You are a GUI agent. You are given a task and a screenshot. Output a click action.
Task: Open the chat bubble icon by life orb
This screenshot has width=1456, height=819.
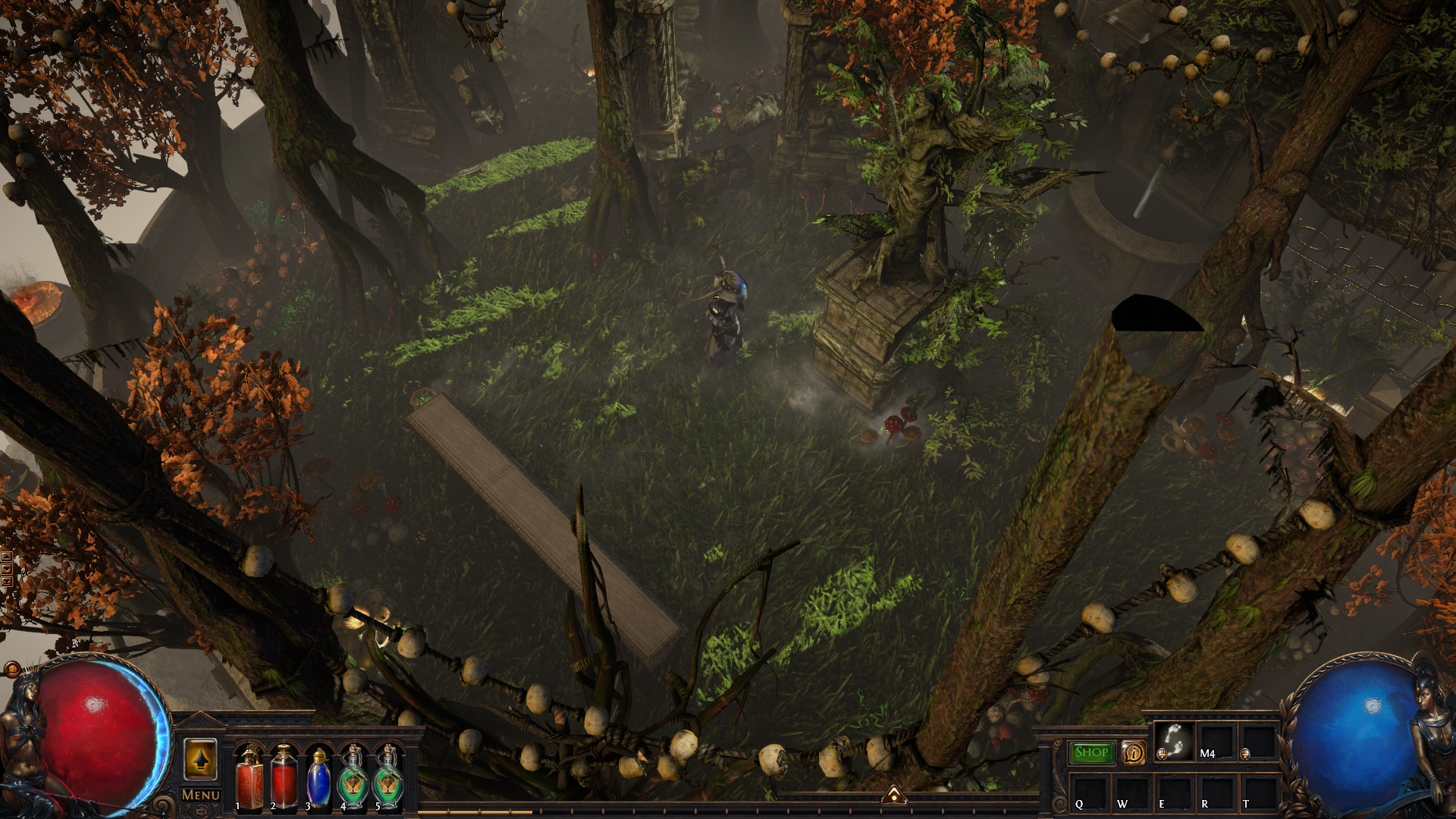(x=11, y=669)
